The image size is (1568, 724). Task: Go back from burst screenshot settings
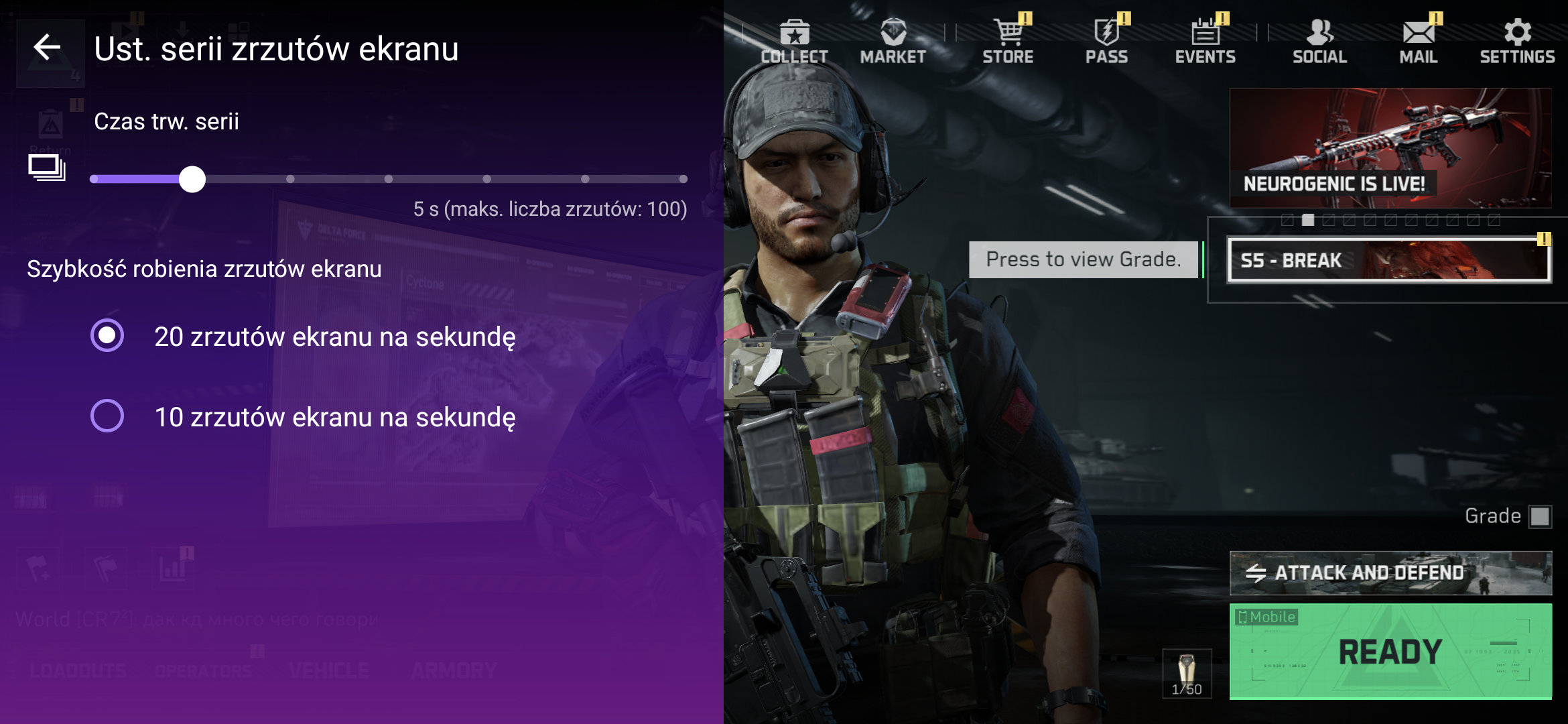[47, 48]
